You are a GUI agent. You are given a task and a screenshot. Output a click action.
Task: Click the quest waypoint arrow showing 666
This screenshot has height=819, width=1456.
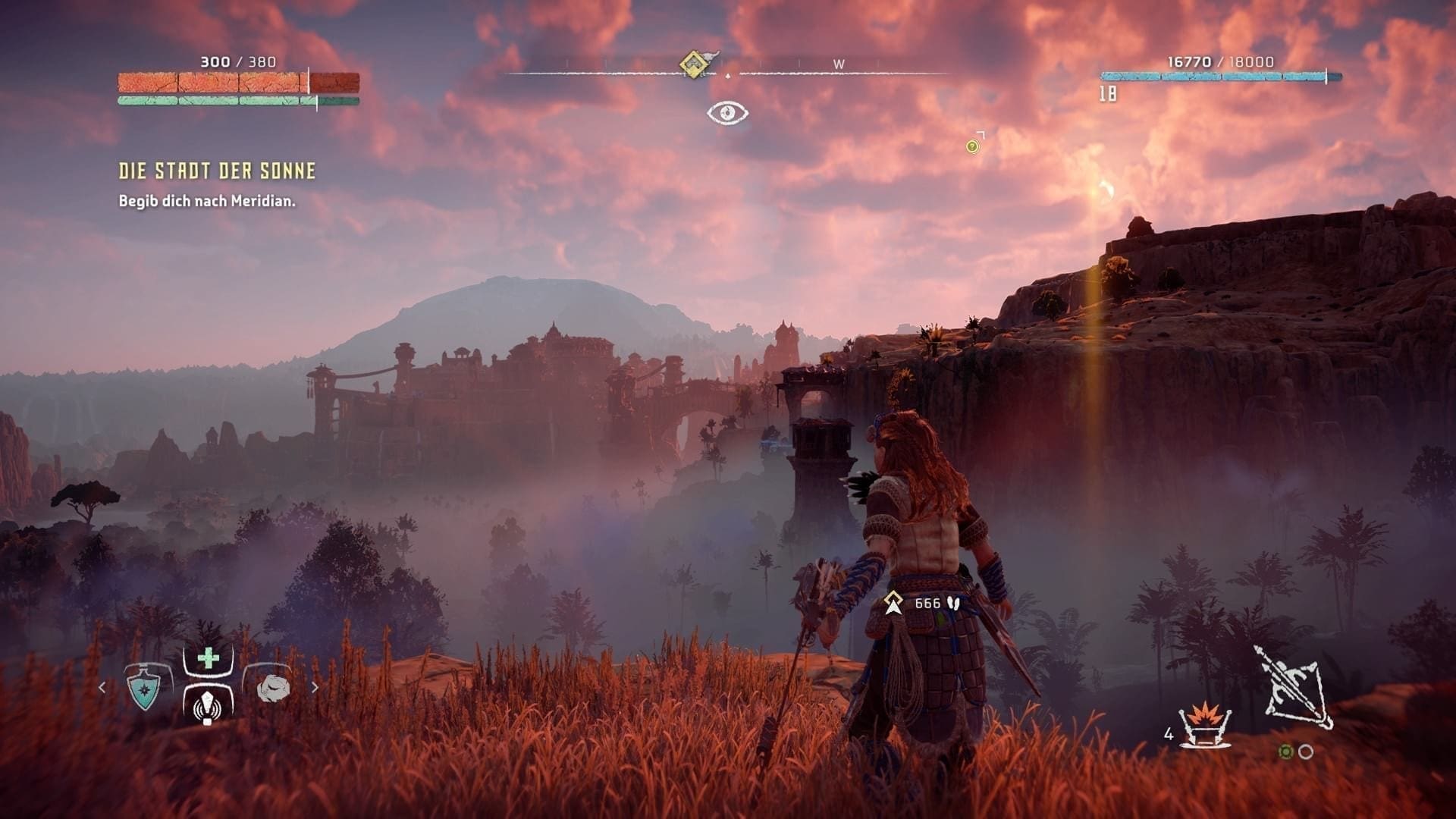pos(894,604)
